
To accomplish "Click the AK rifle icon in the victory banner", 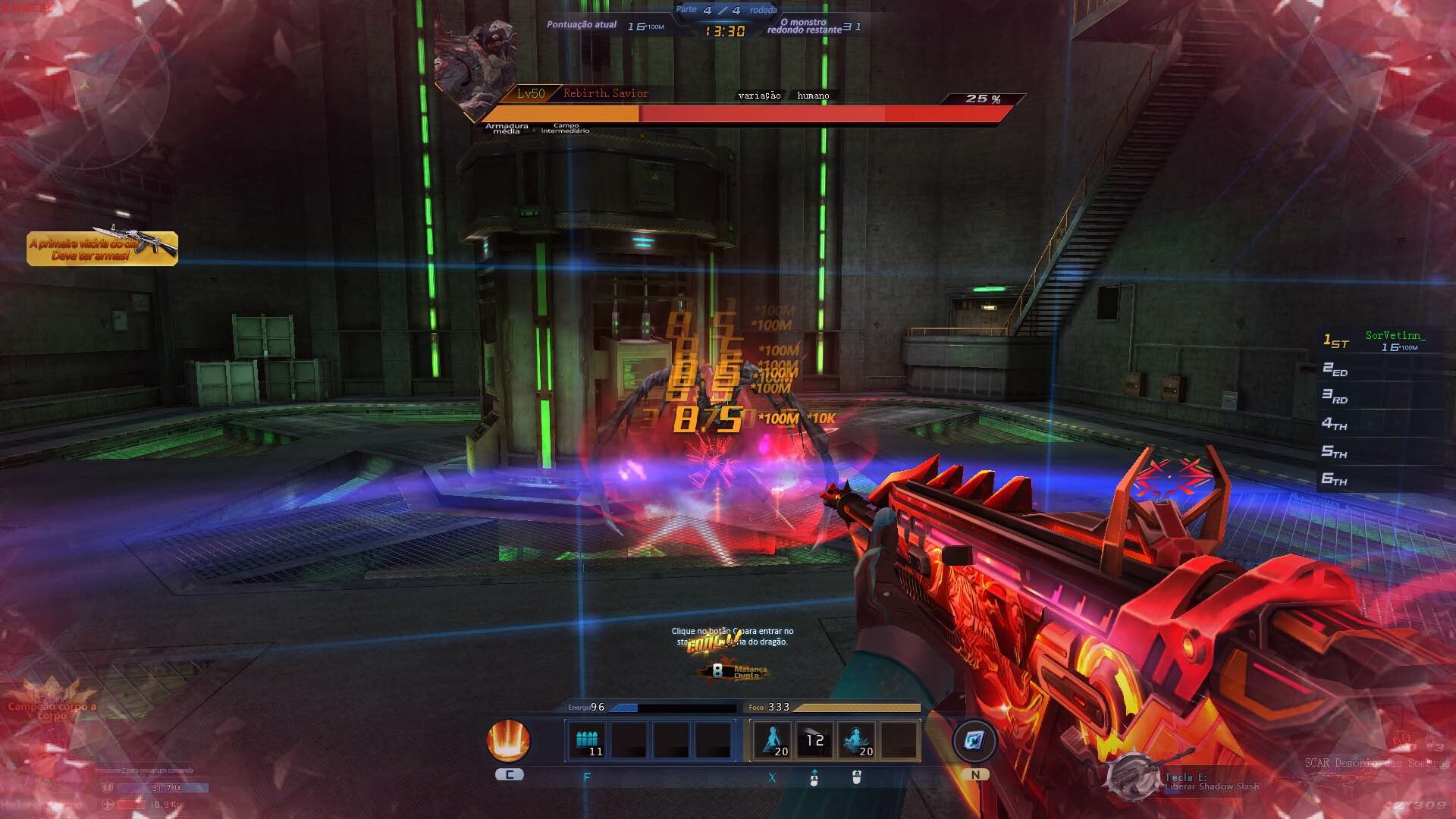I will pyautogui.click(x=155, y=240).
